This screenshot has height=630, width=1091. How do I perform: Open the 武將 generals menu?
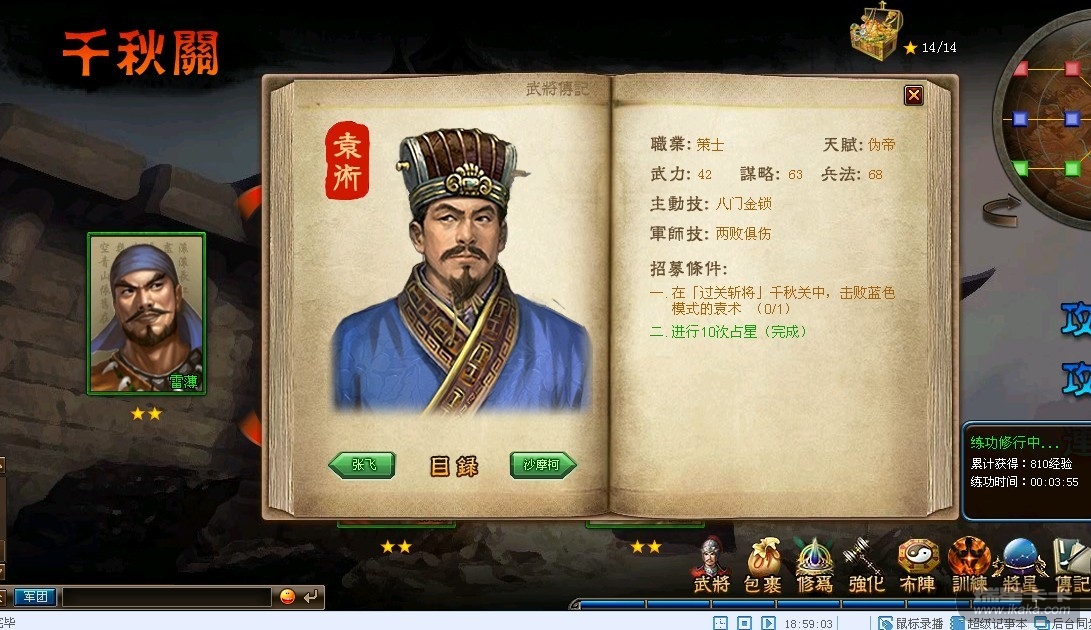711,566
